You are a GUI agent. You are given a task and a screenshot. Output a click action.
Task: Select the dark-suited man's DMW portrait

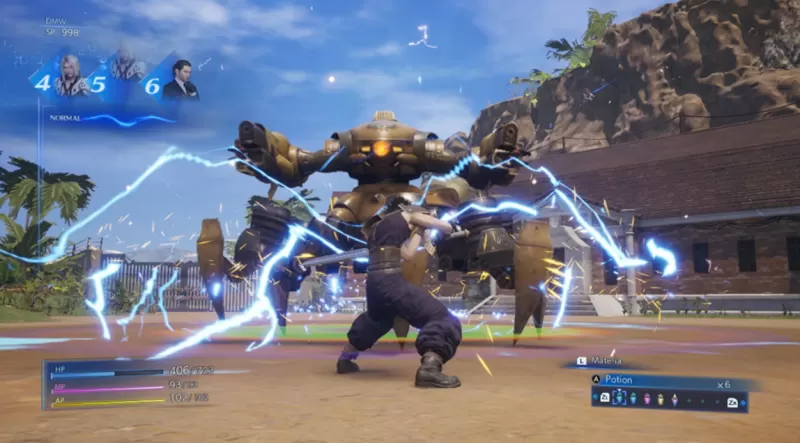[181, 80]
